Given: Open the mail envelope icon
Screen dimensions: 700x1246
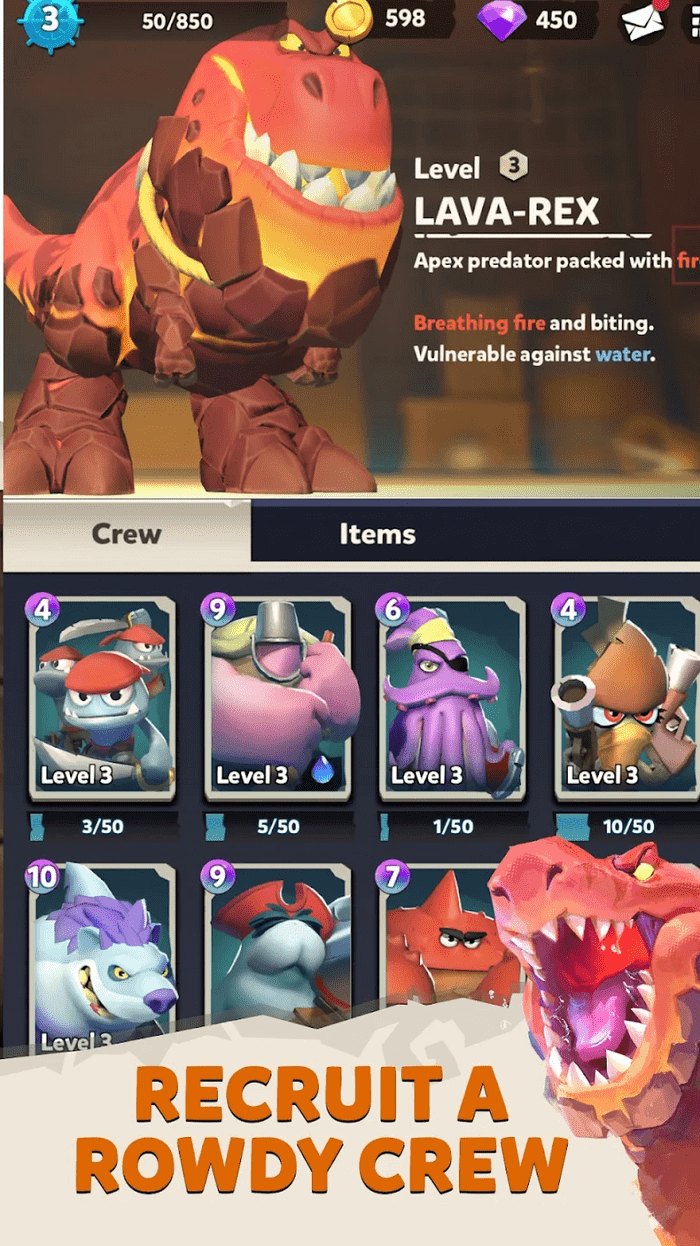Looking at the screenshot, I should [643, 22].
